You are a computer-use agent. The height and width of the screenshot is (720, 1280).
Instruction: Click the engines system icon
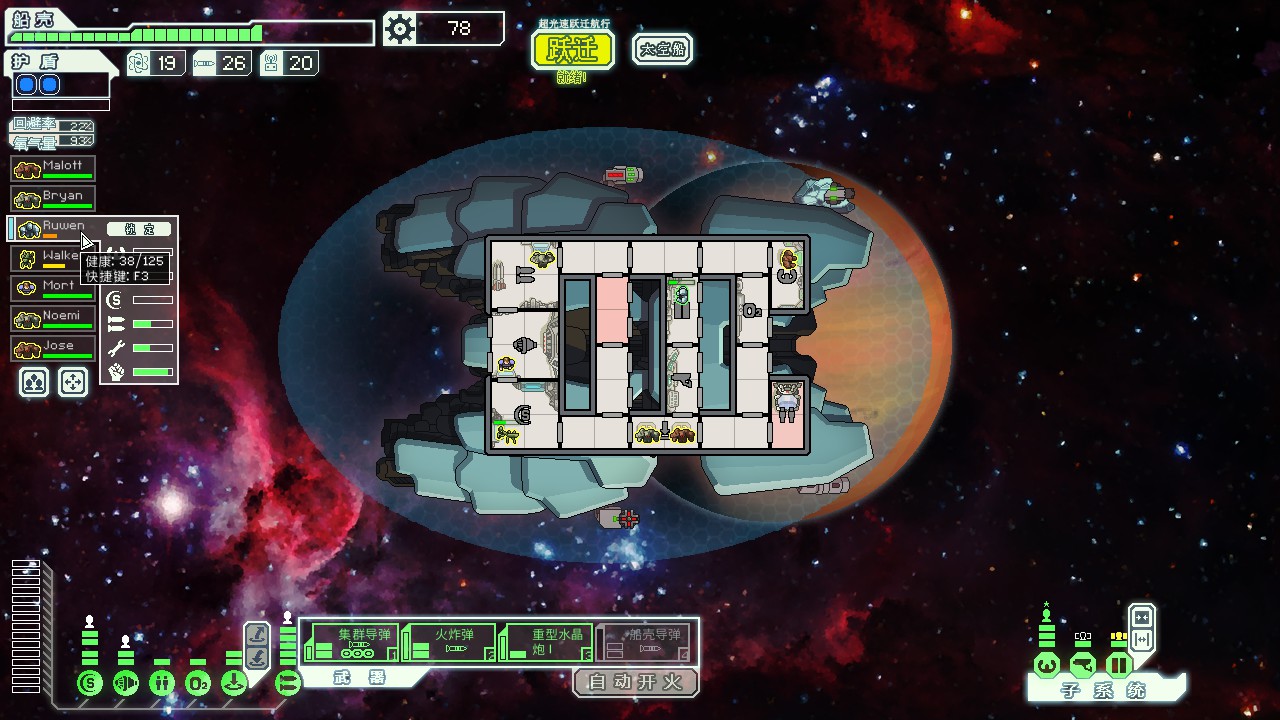(x=126, y=684)
